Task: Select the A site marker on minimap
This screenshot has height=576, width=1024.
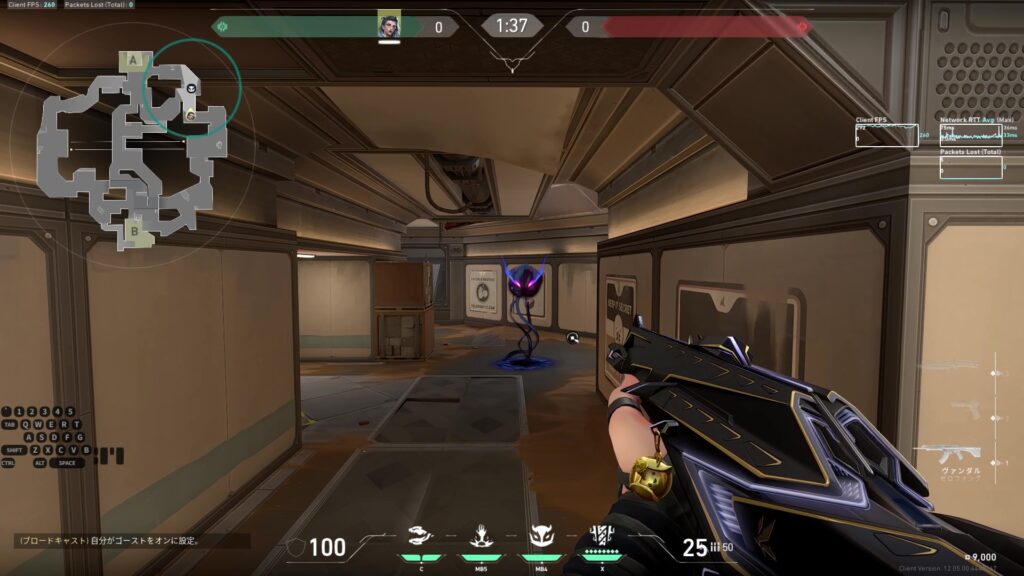Action: click(134, 61)
